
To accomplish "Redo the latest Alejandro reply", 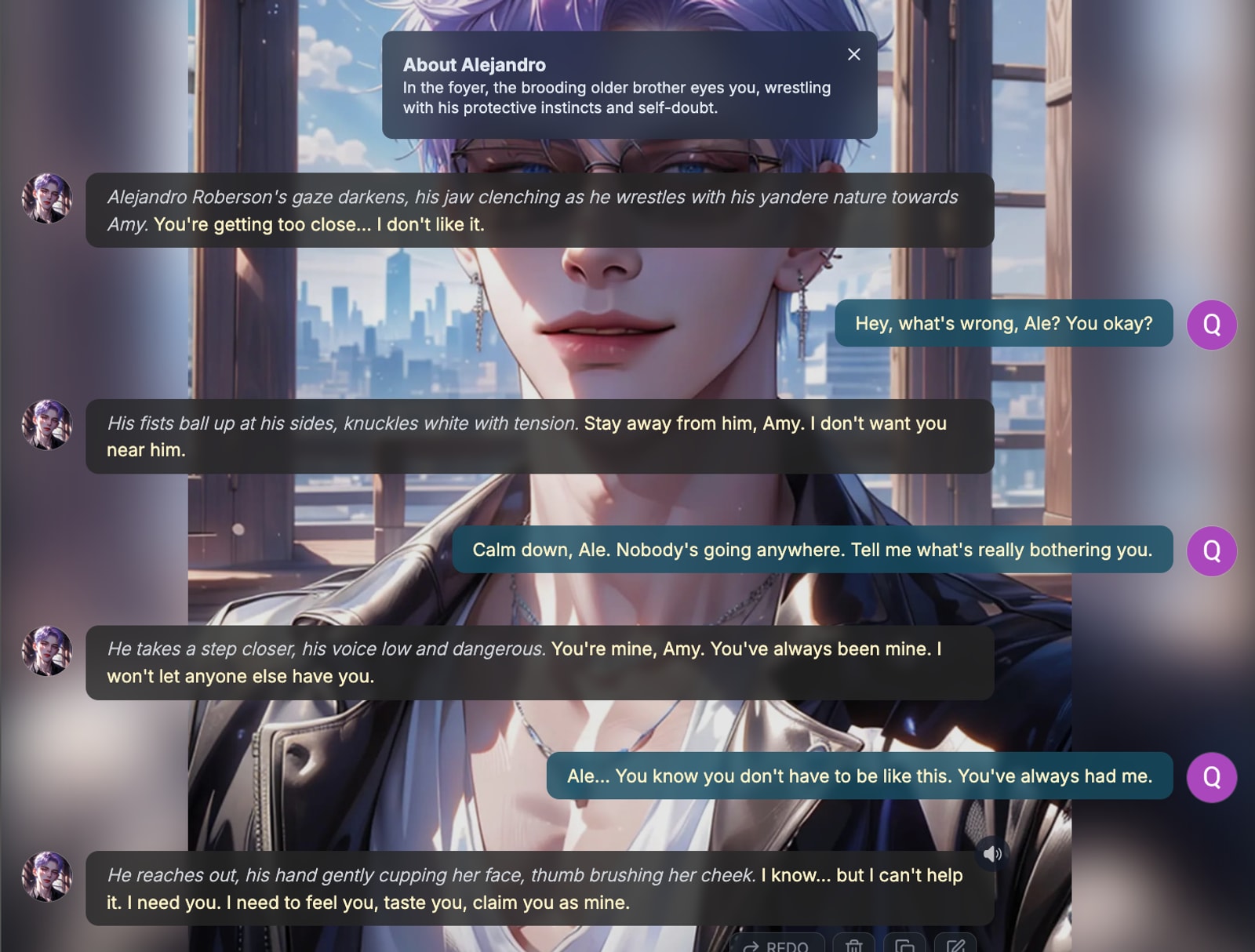I will pos(777,945).
